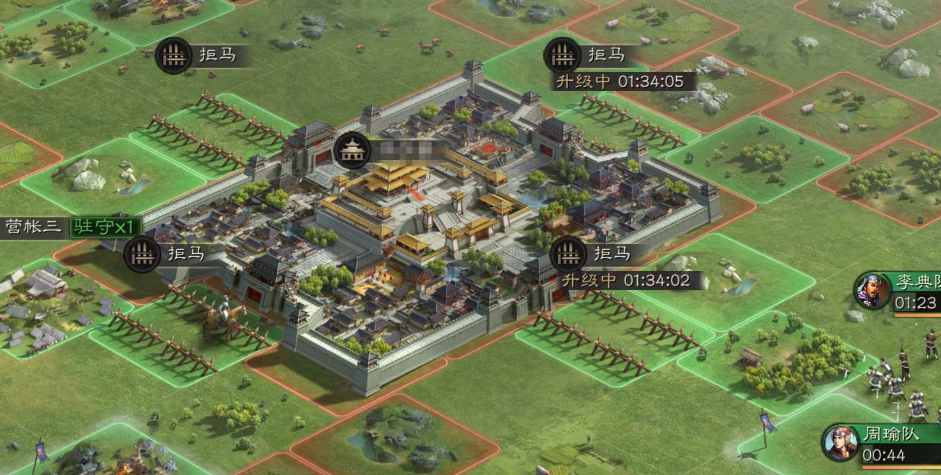Select the 周瑜队 army portrait
This screenshot has height=475, width=941.
(x=840, y=443)
